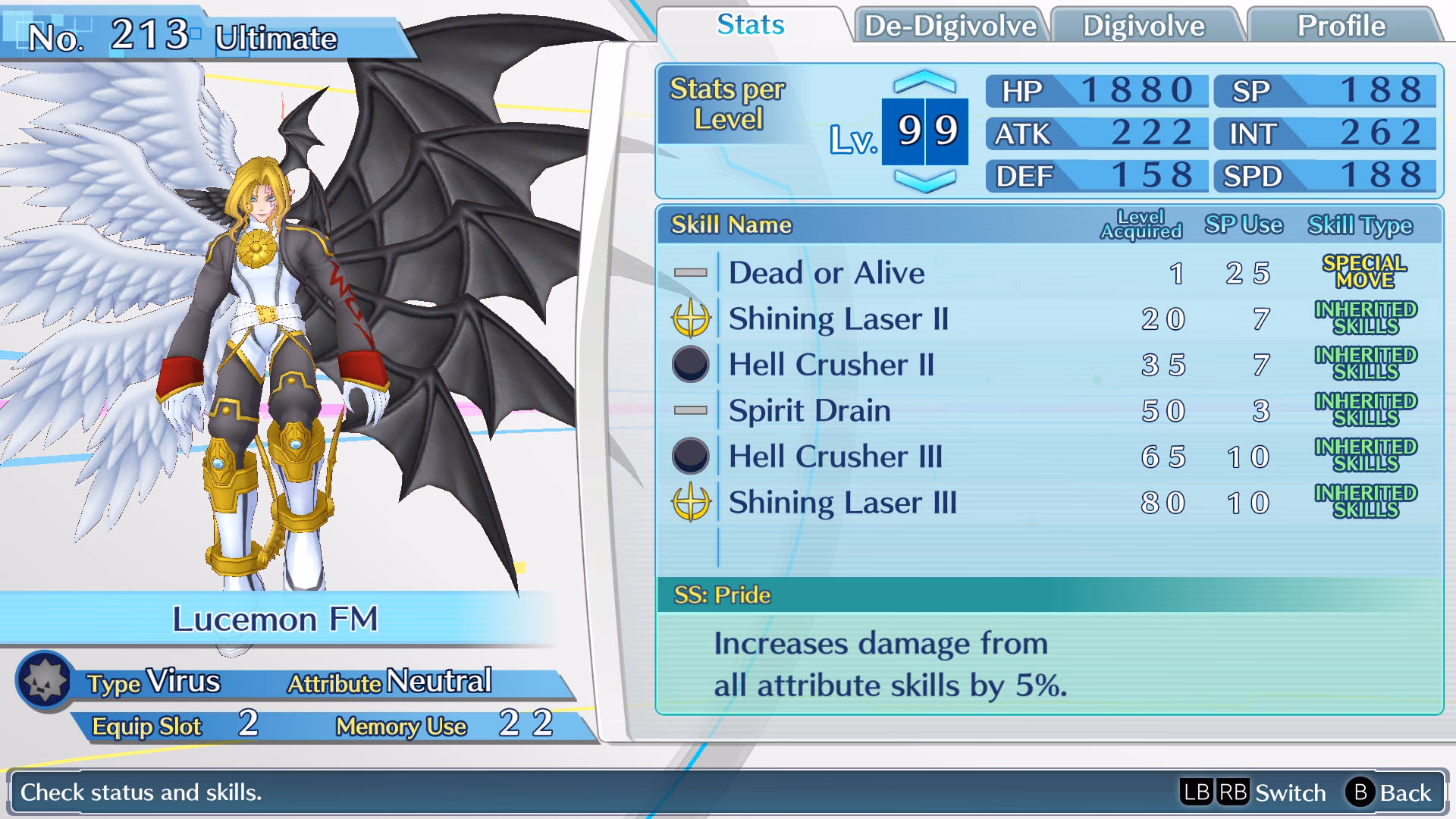Select the Dead or Alive special move

tap(826, 272)
